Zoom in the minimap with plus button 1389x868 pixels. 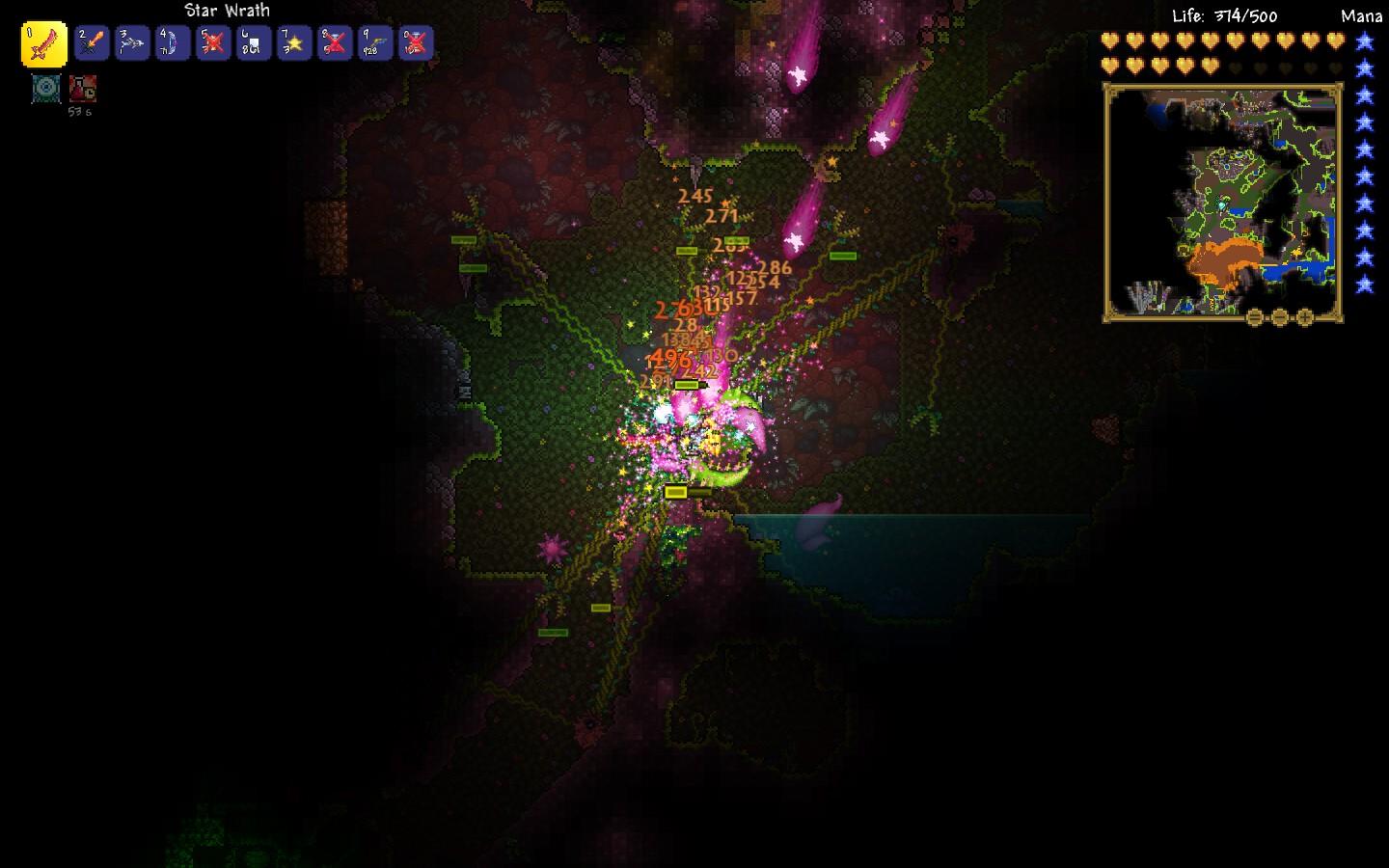click(1305, 317)
